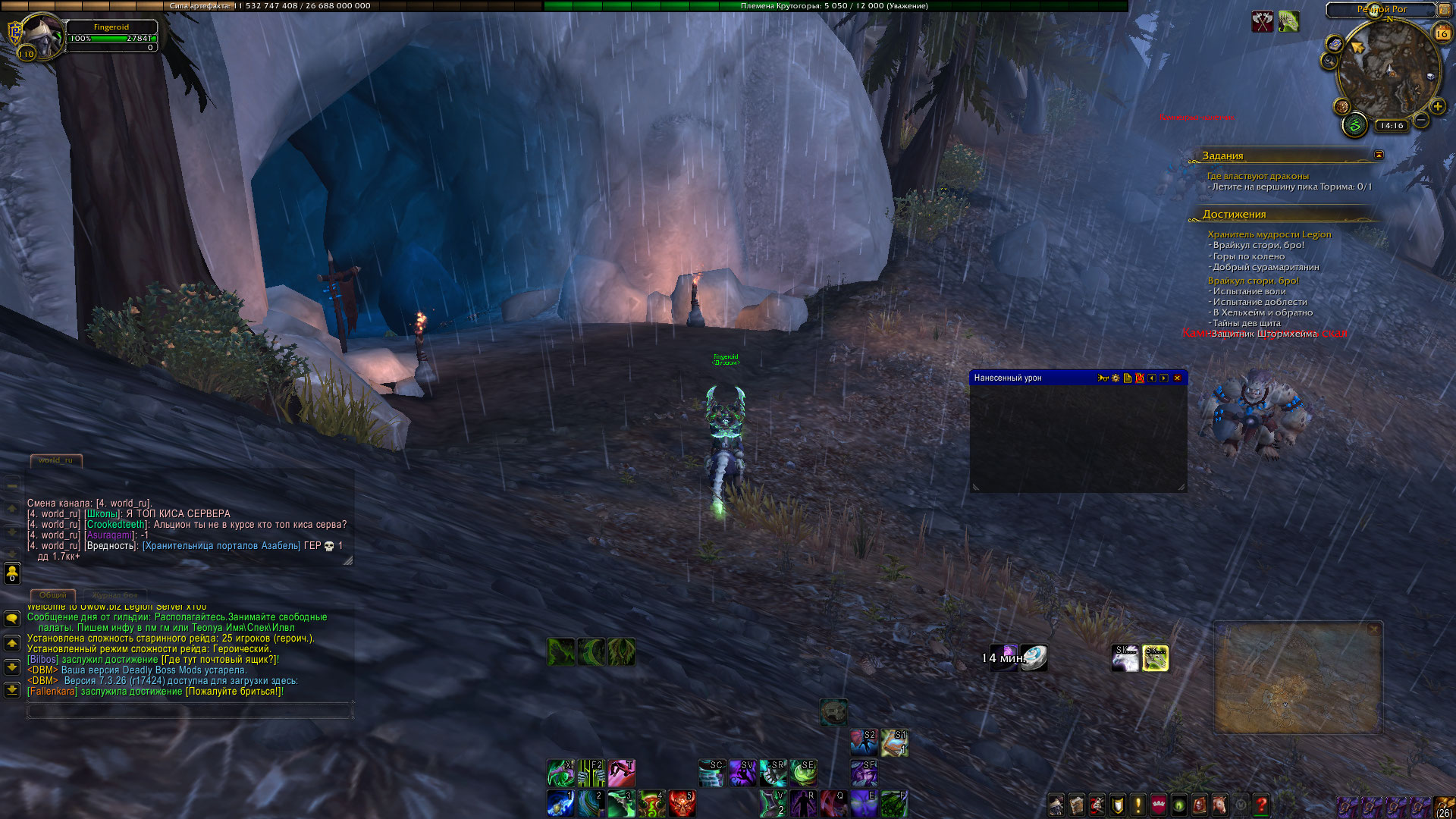Screen dimensions: 1456x819
Task: Click the chat input box
Action: [189, 711]
